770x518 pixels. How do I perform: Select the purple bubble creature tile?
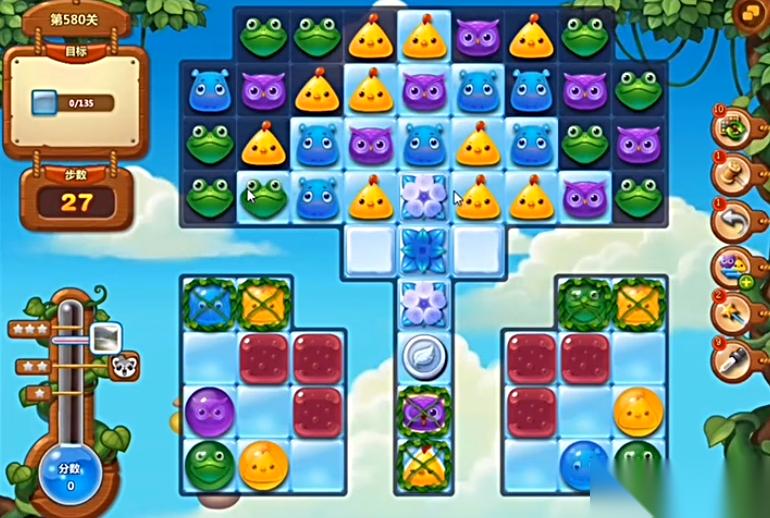click(x=209, y=410)
